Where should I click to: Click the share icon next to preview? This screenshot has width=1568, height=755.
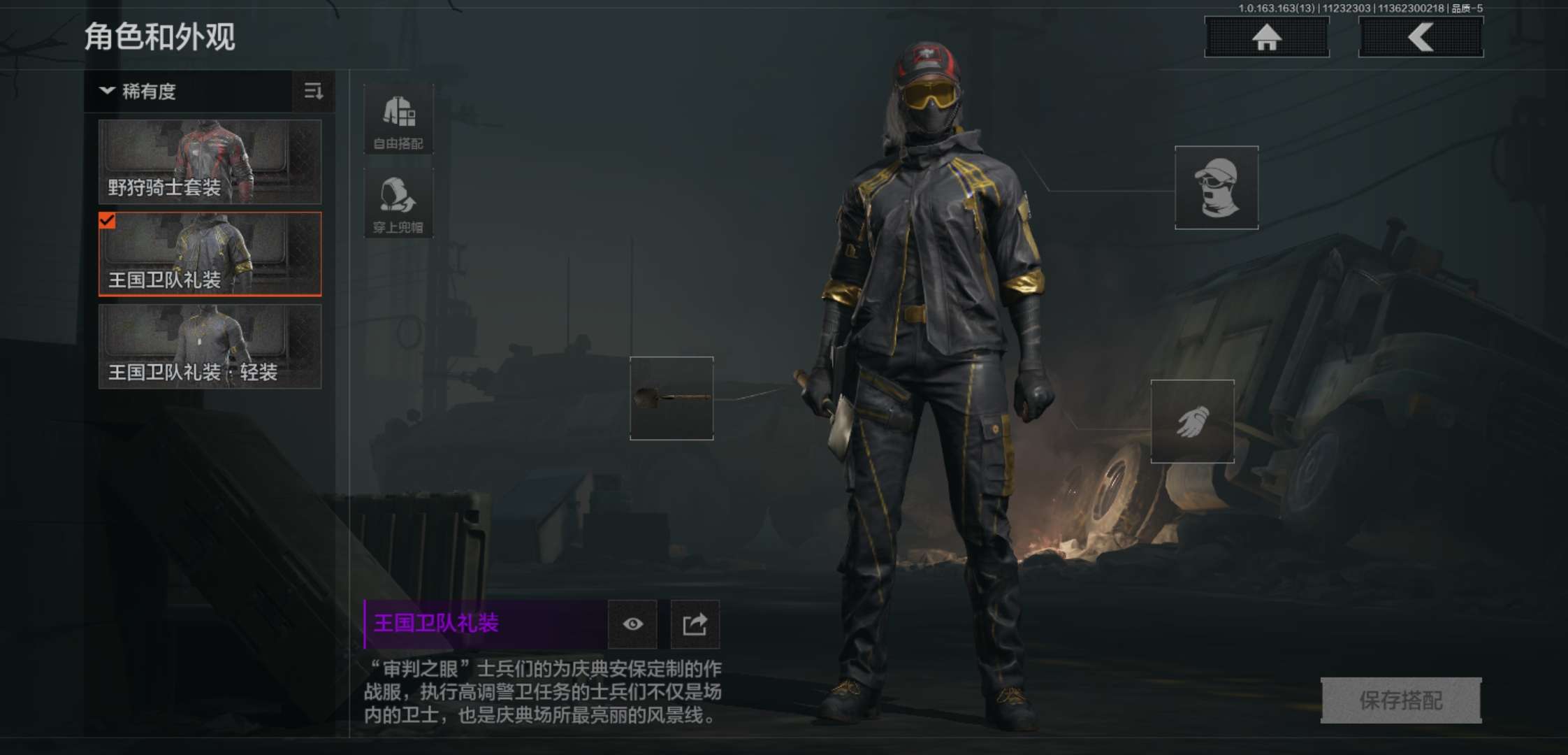pos(695,625)
